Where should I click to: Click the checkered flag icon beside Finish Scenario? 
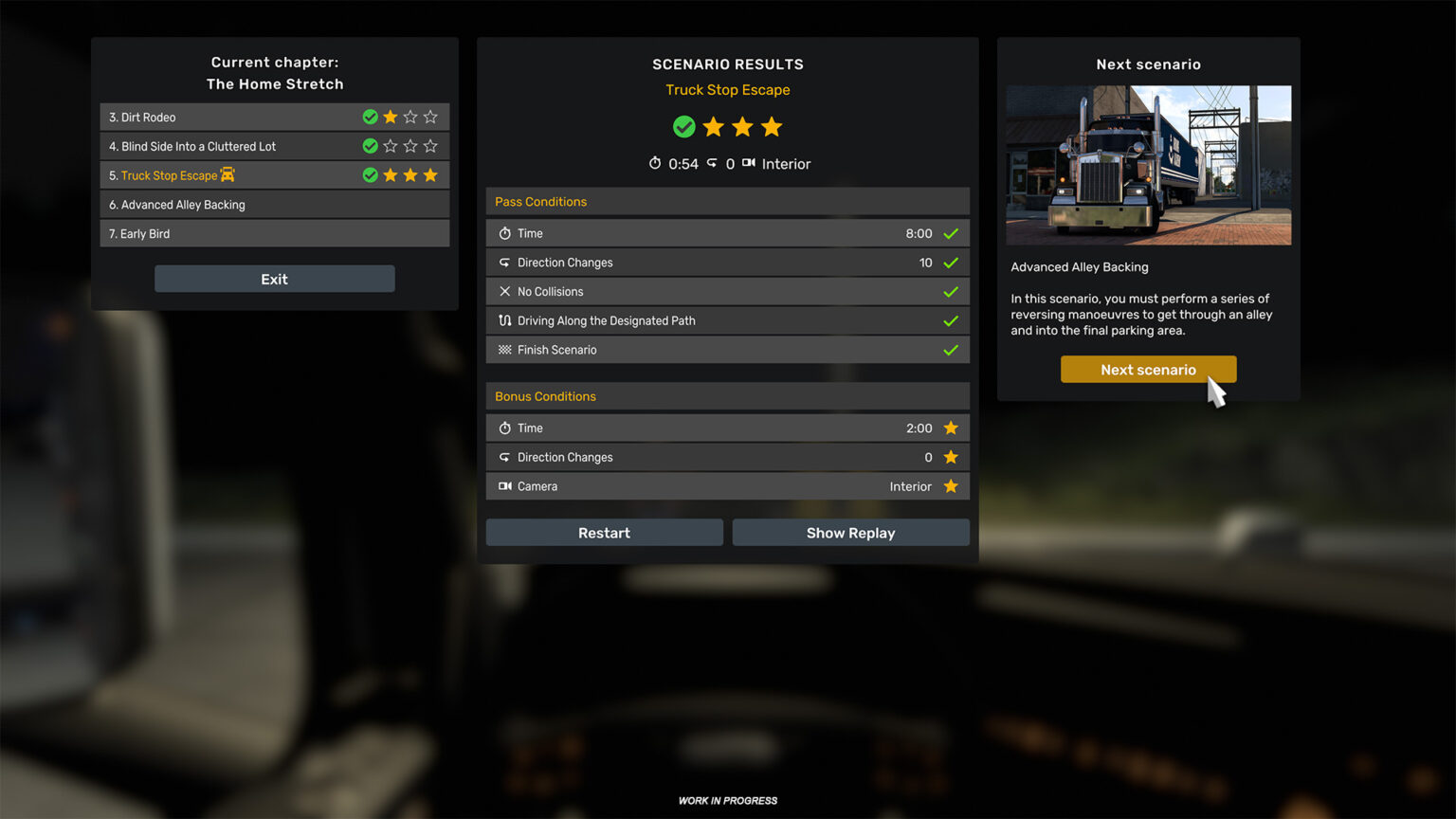pos(505,350)
